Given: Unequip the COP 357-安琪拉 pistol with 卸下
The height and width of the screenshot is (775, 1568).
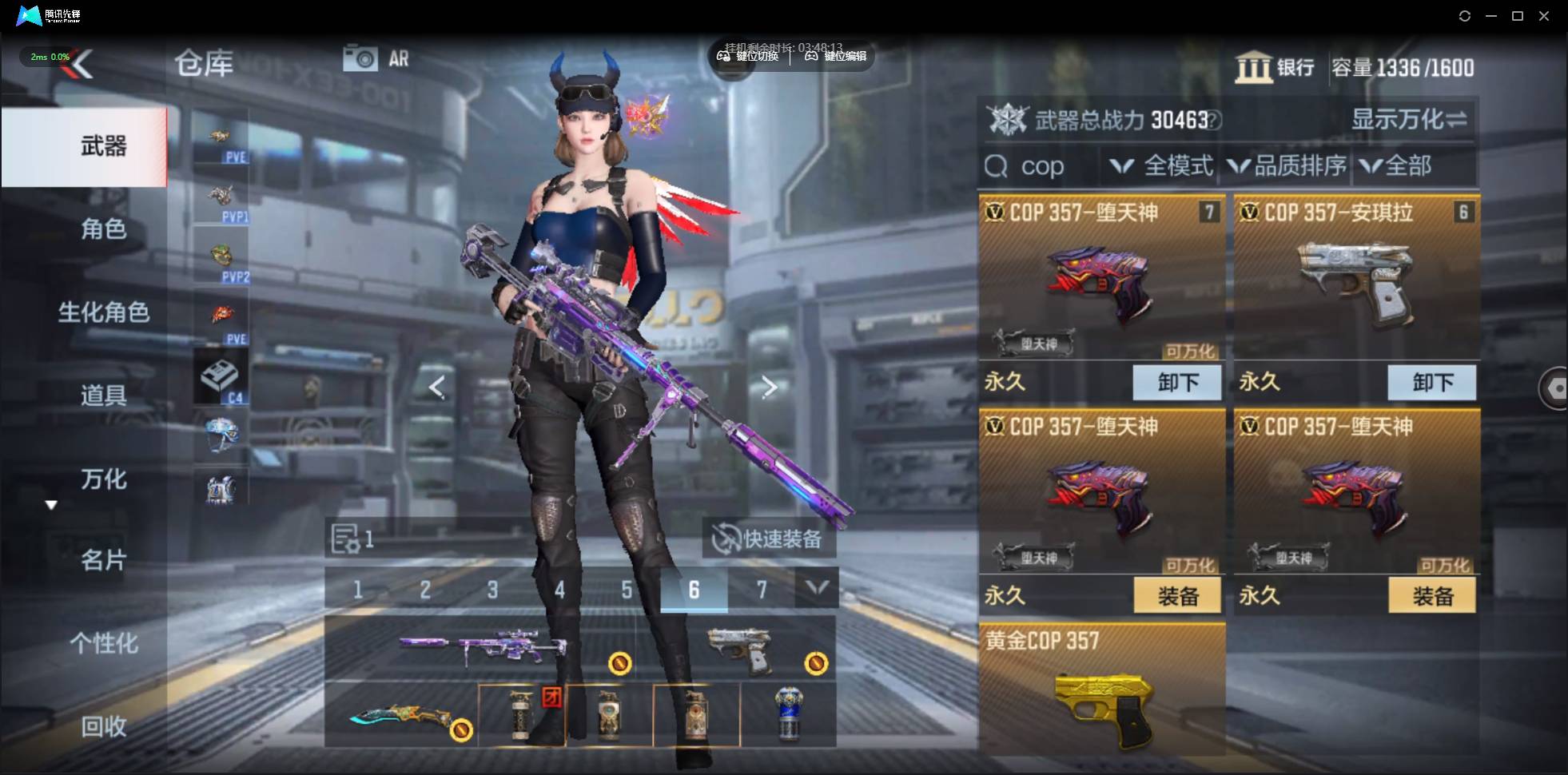Looking at the screenshot, I should pyautogui.click(x=1431, y=383).
